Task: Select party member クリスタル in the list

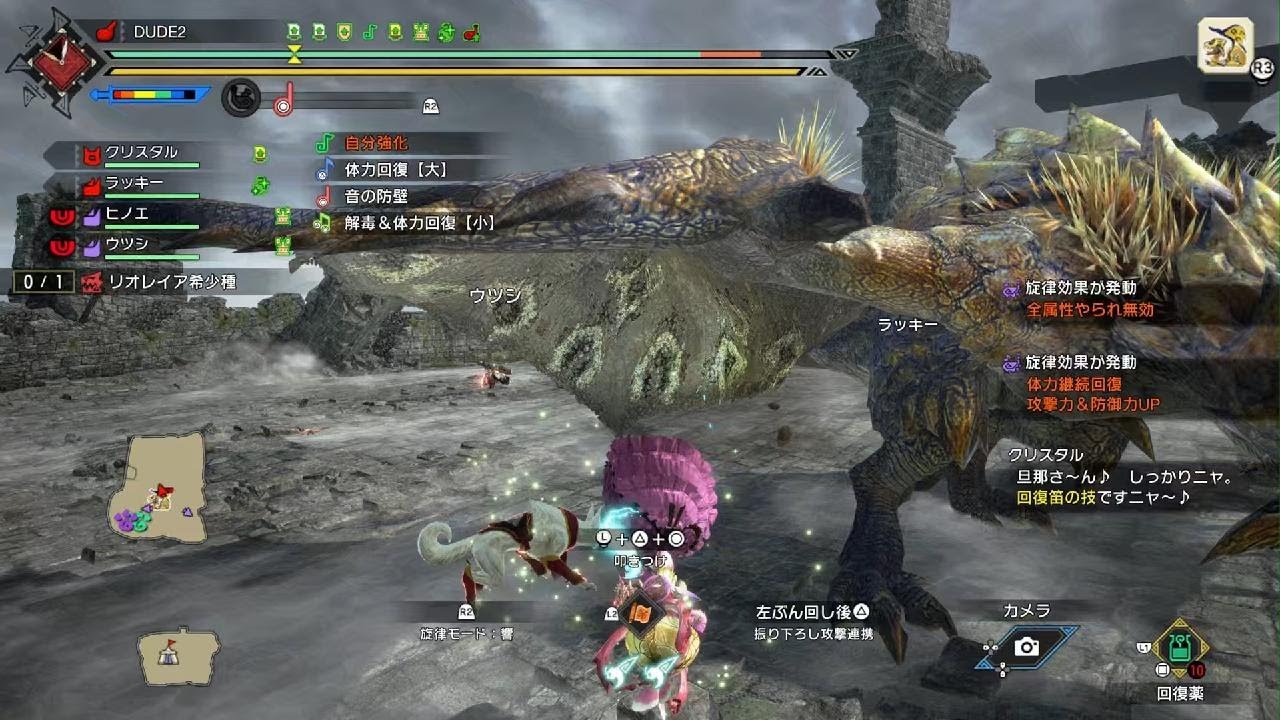Action: click(140, 153)
